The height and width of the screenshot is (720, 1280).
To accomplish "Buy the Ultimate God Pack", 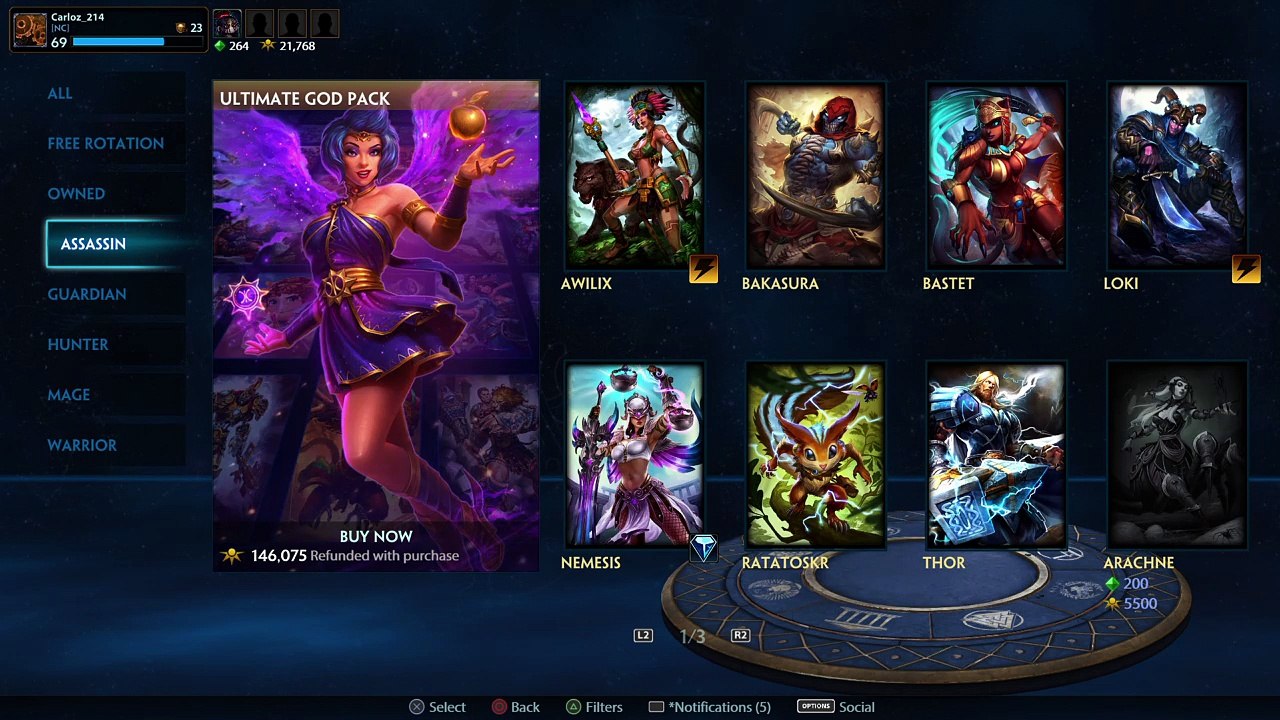I will pyautogui.click(x=376, y=537).
